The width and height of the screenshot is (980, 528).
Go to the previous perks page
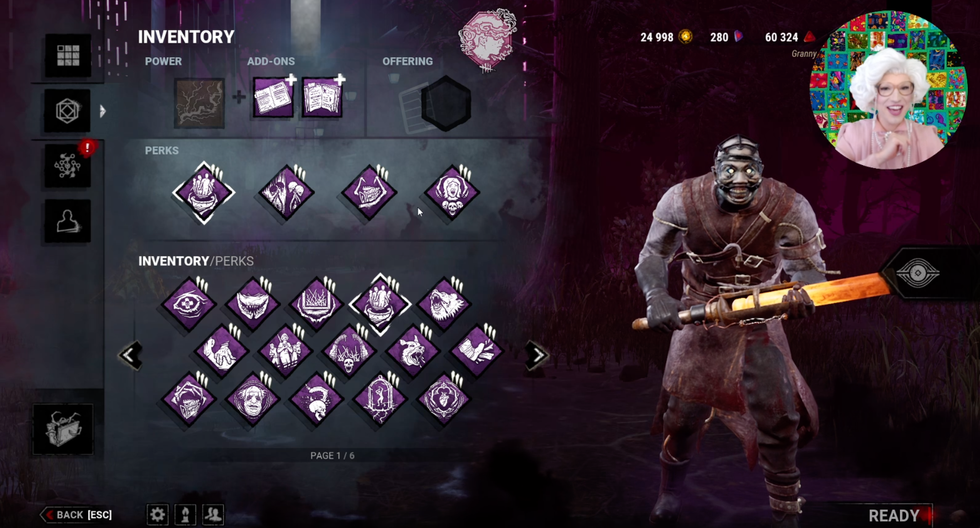pyautogui.click(x=130, y=355)
